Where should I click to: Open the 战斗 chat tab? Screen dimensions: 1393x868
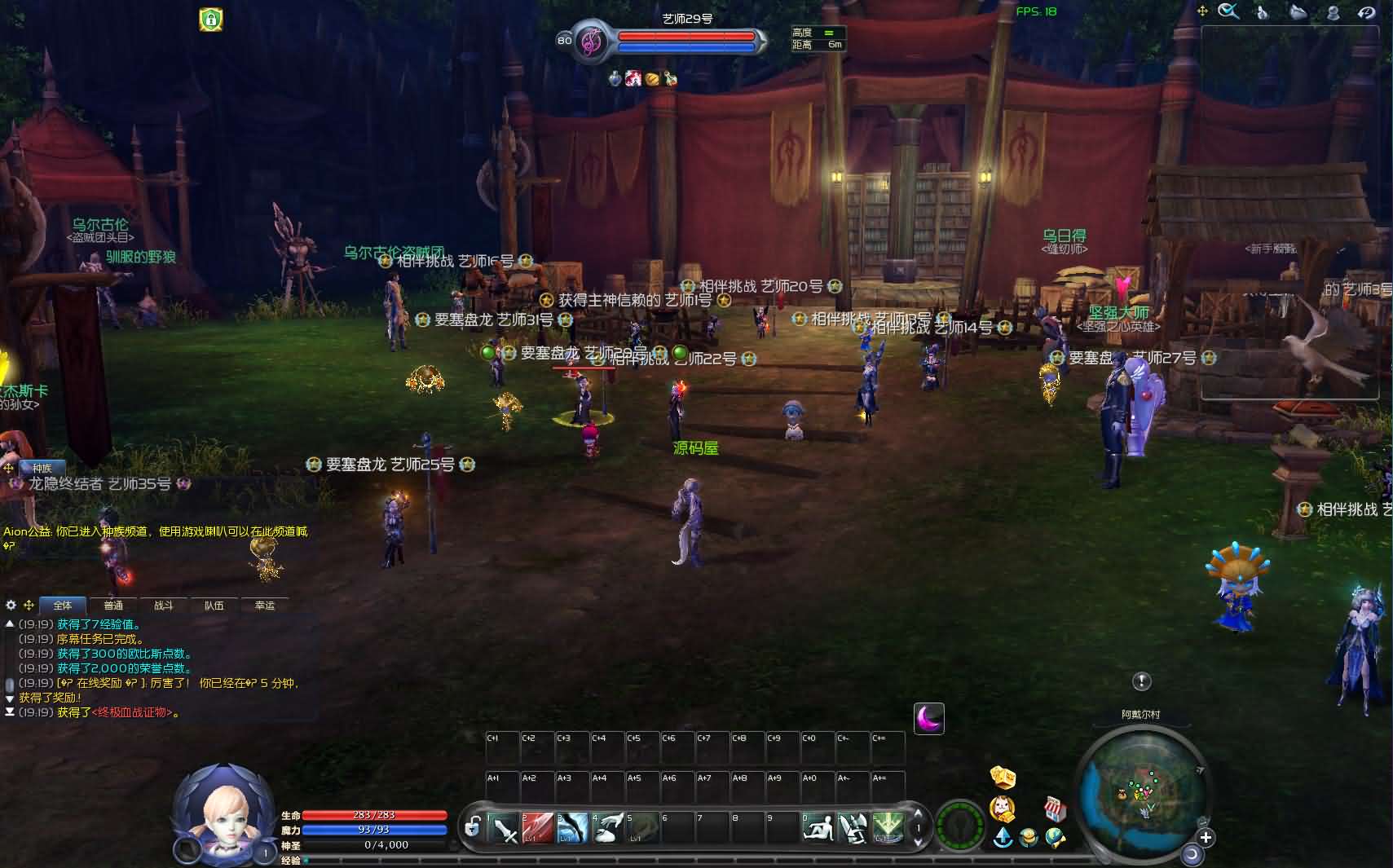pos(164,606)
